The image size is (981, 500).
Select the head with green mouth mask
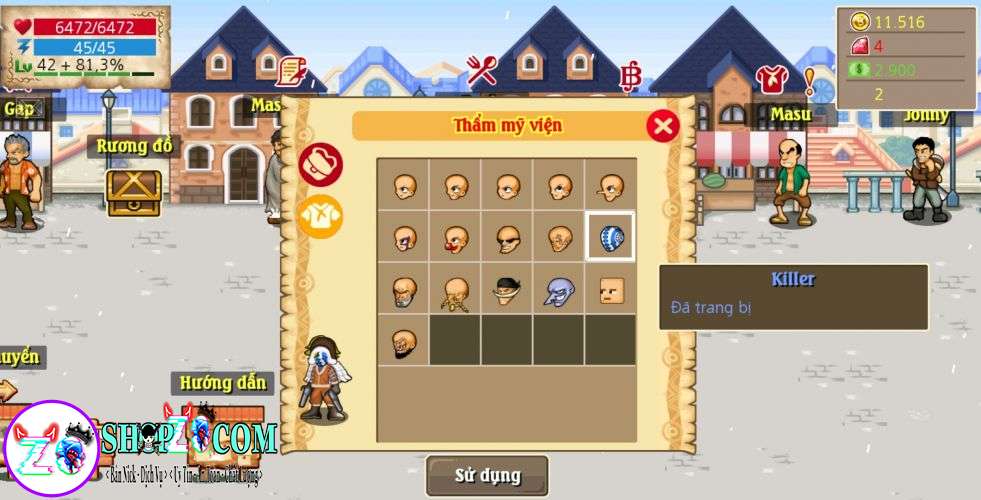tap(402, 289)
